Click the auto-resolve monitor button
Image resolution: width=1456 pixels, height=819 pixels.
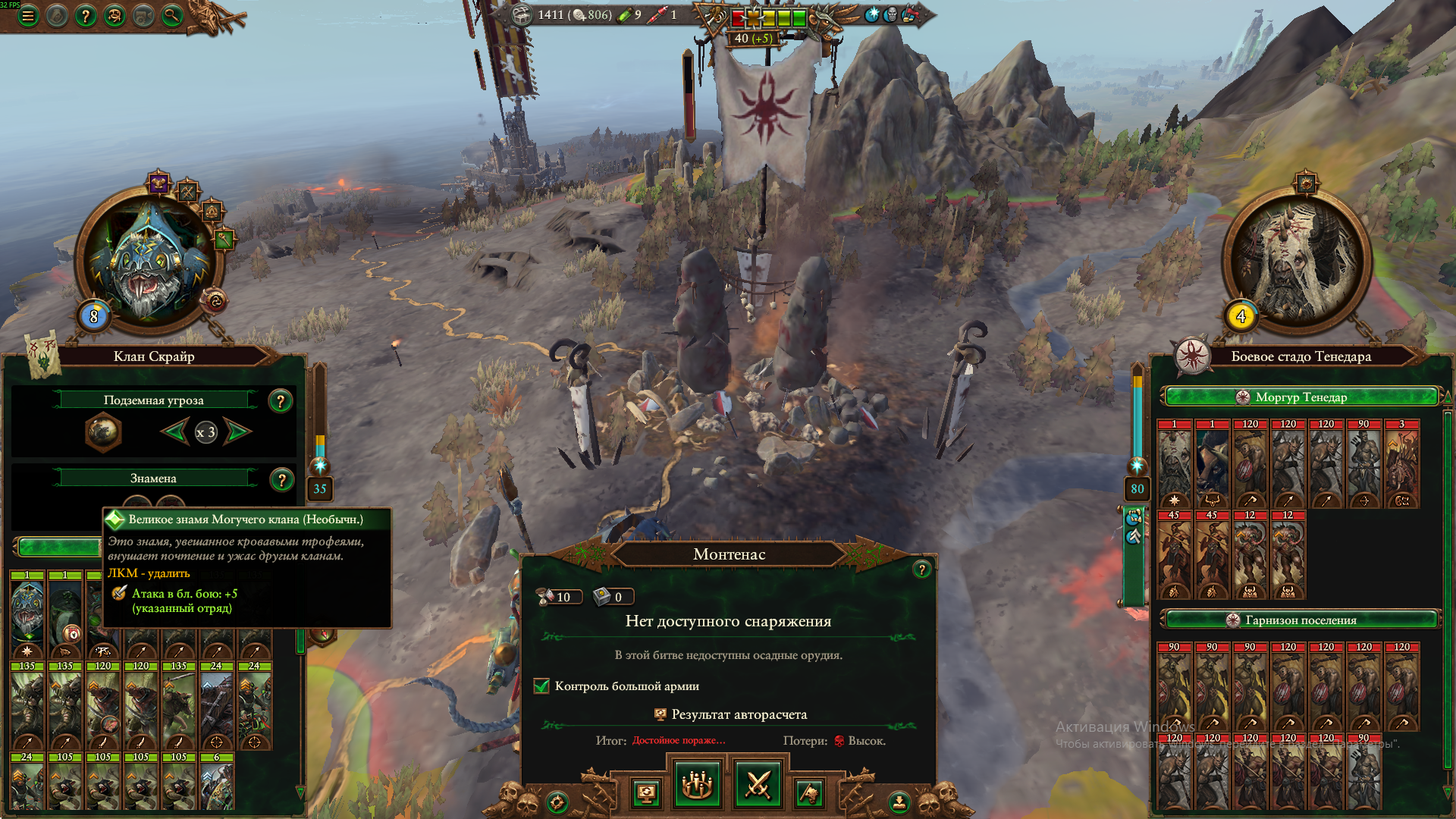[646, 793]
